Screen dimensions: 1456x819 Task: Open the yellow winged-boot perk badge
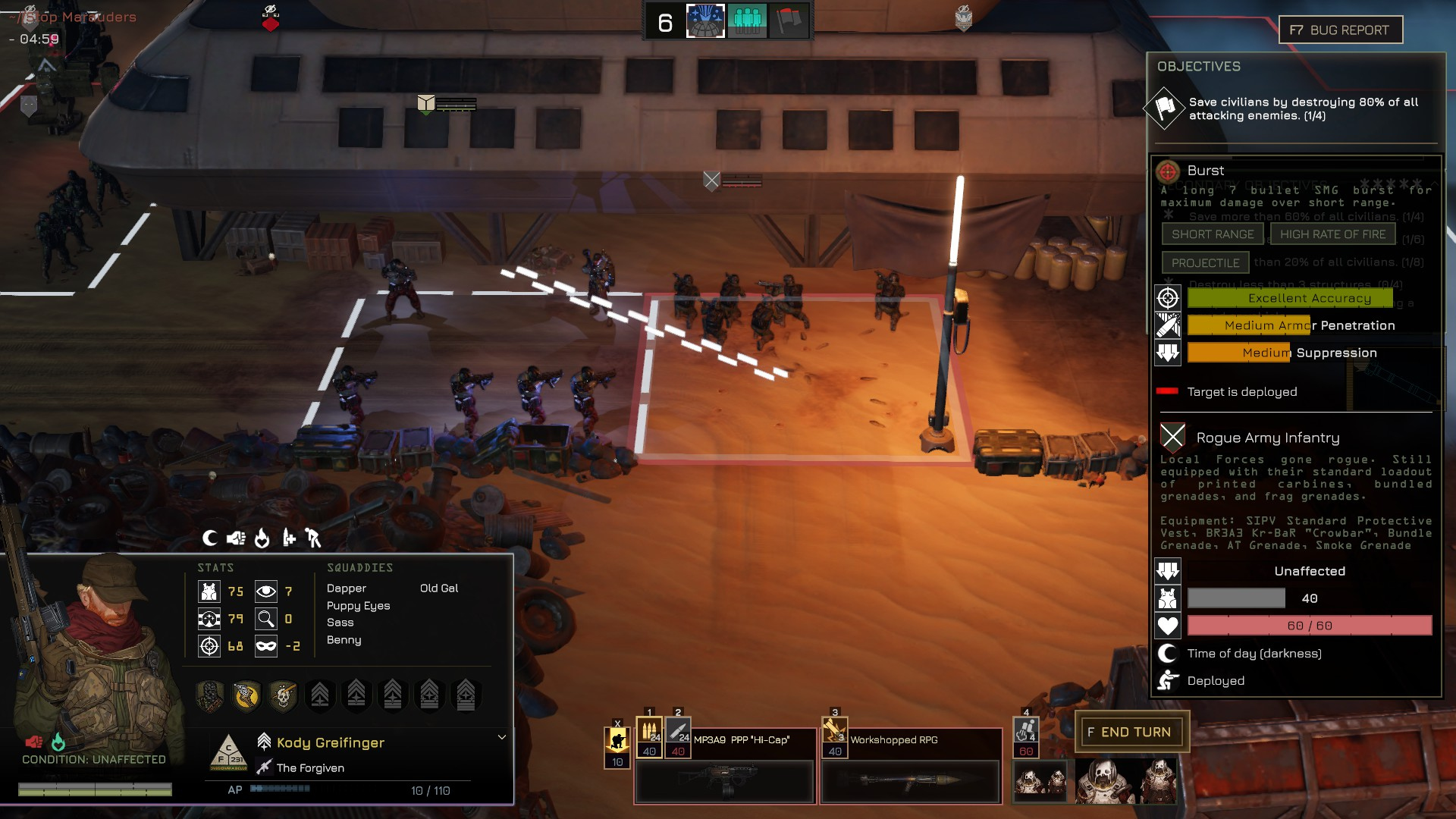(x=246, y=695)
